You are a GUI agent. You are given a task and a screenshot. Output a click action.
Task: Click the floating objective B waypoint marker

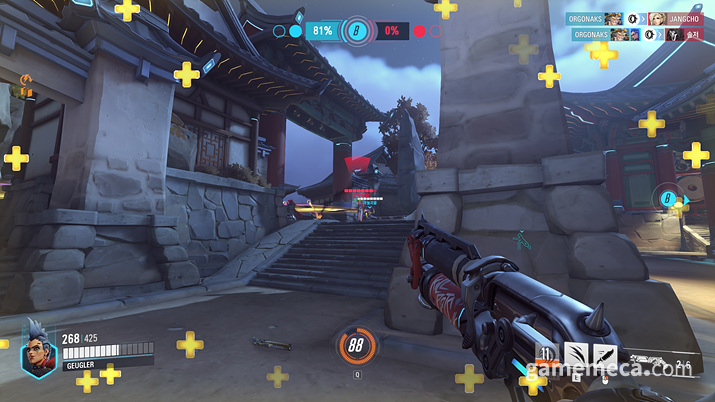tap(667, 199)
